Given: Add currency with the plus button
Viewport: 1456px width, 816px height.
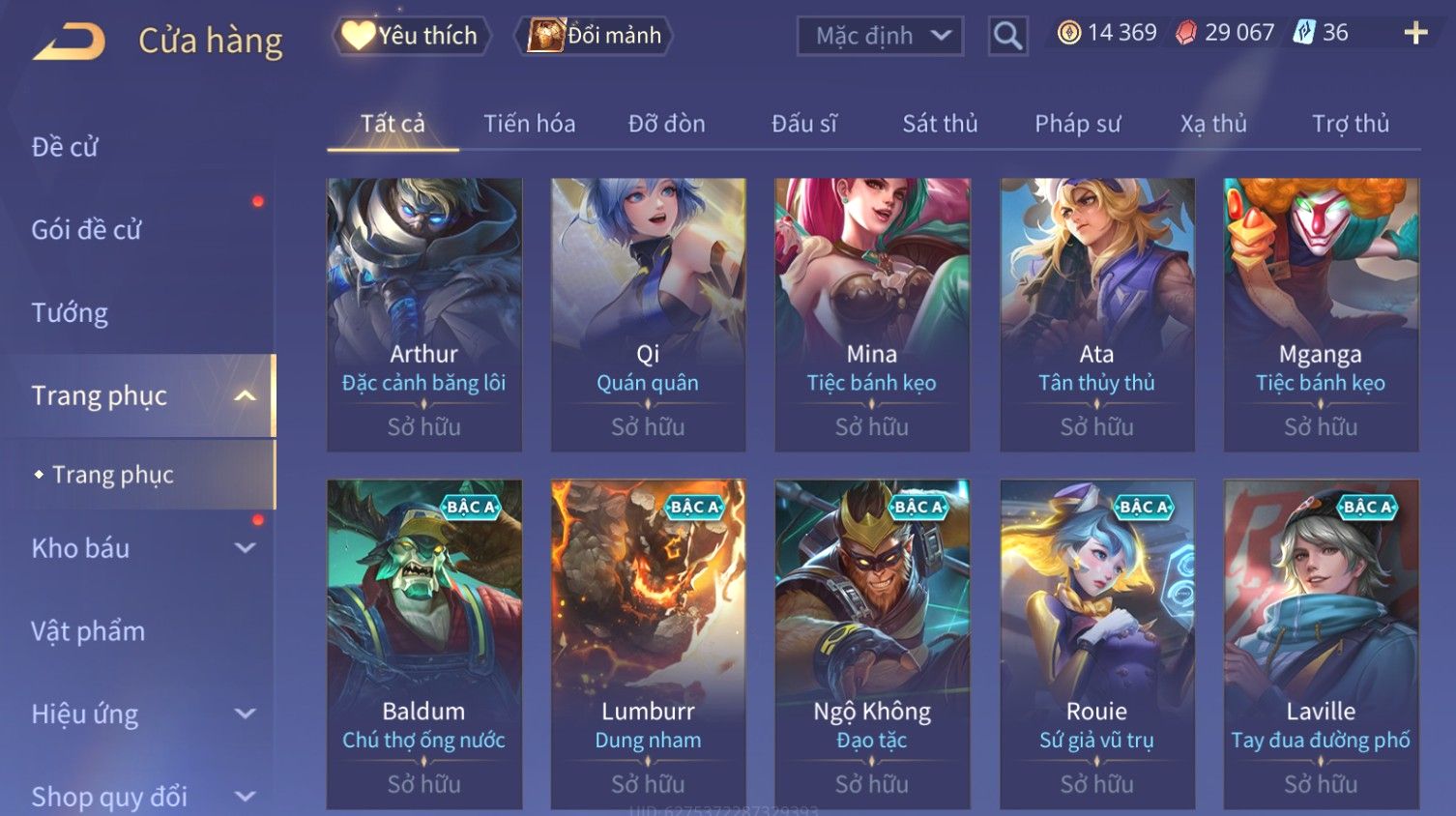Looking at the screenshot, I should point(1415,33).
